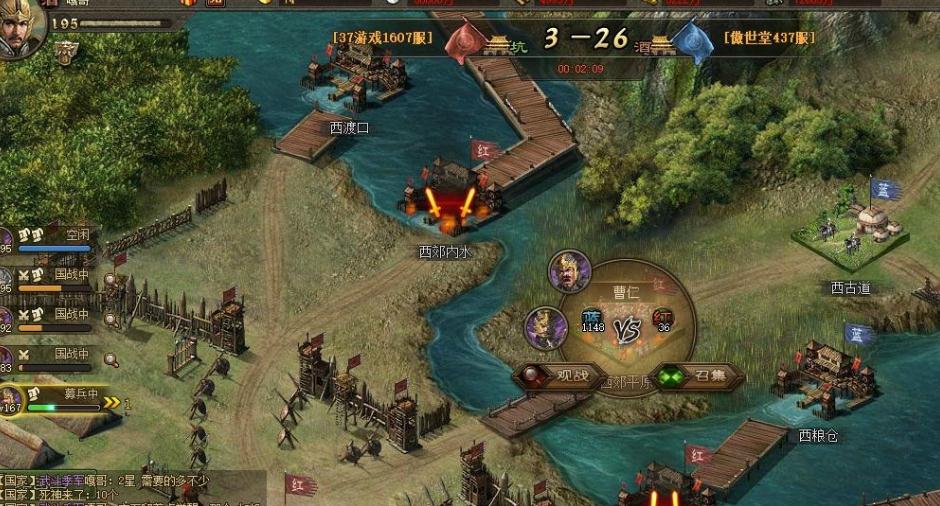This screenshot has height=506, width=940.
Task: Select the 西古道 city node
Action: [852, 232]
